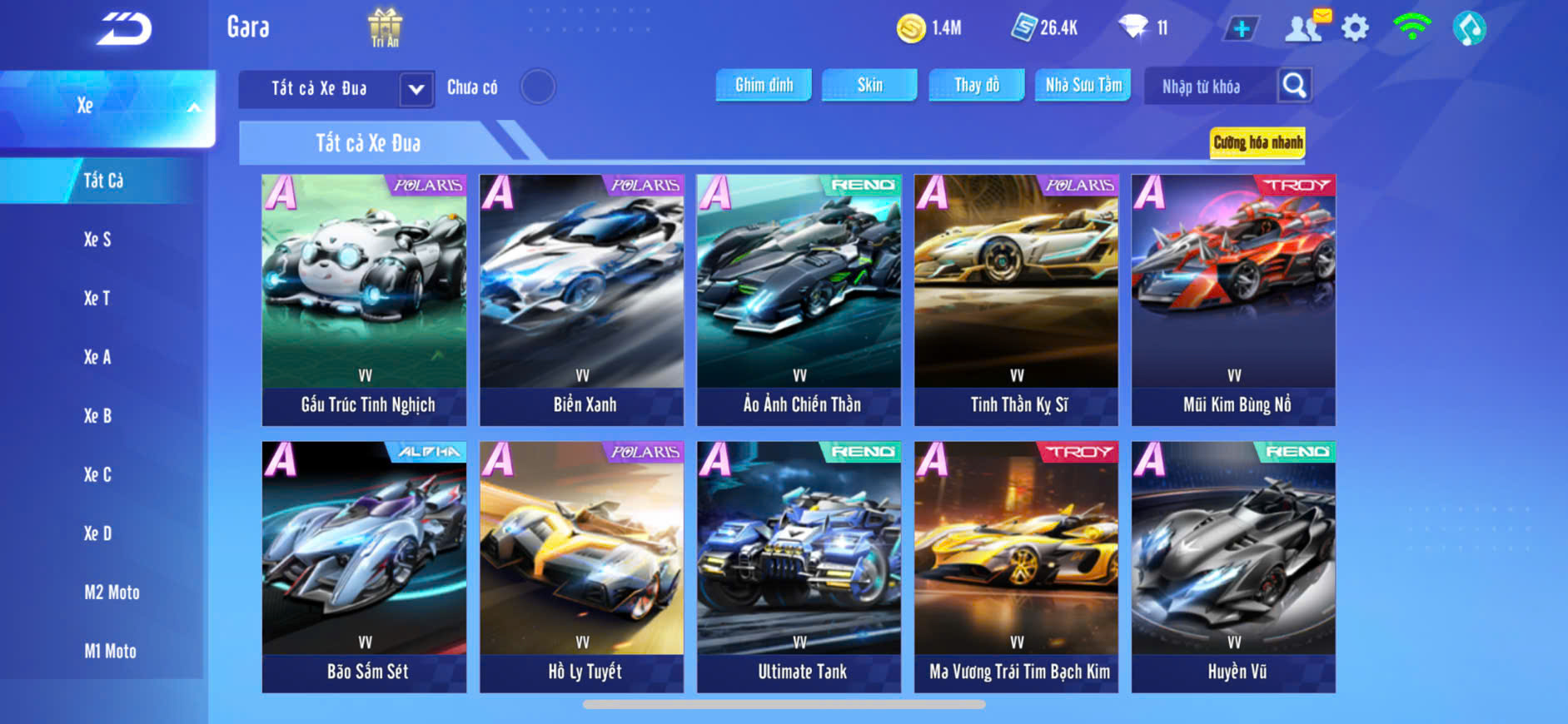Focus the Nhập từ khóa search field
Image resolution: width=1568 pixels, height=724 pixels.
1207,87
